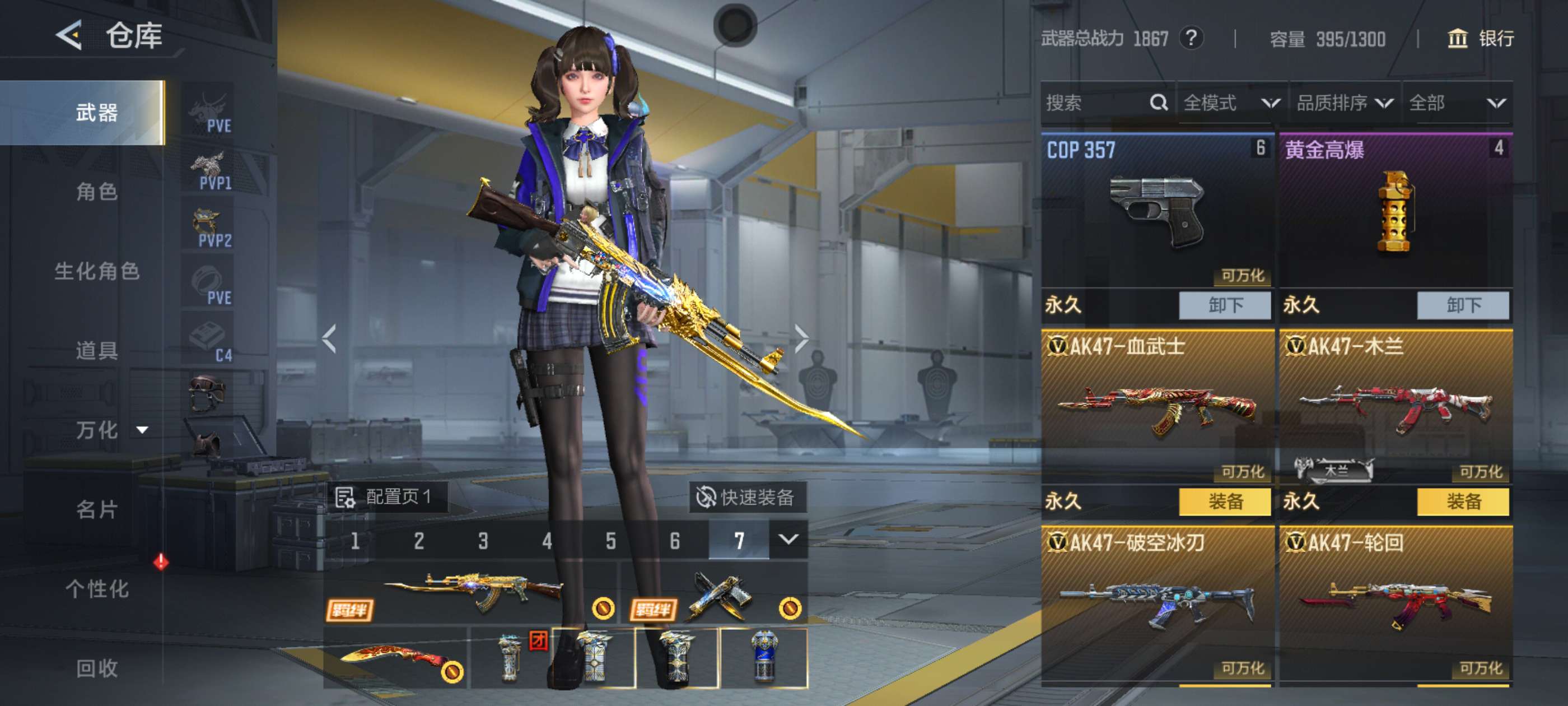Show help for 武器总战力
Image resolution: width=1568 pixels, height=706 pixels.
(x=1191, y=38)
